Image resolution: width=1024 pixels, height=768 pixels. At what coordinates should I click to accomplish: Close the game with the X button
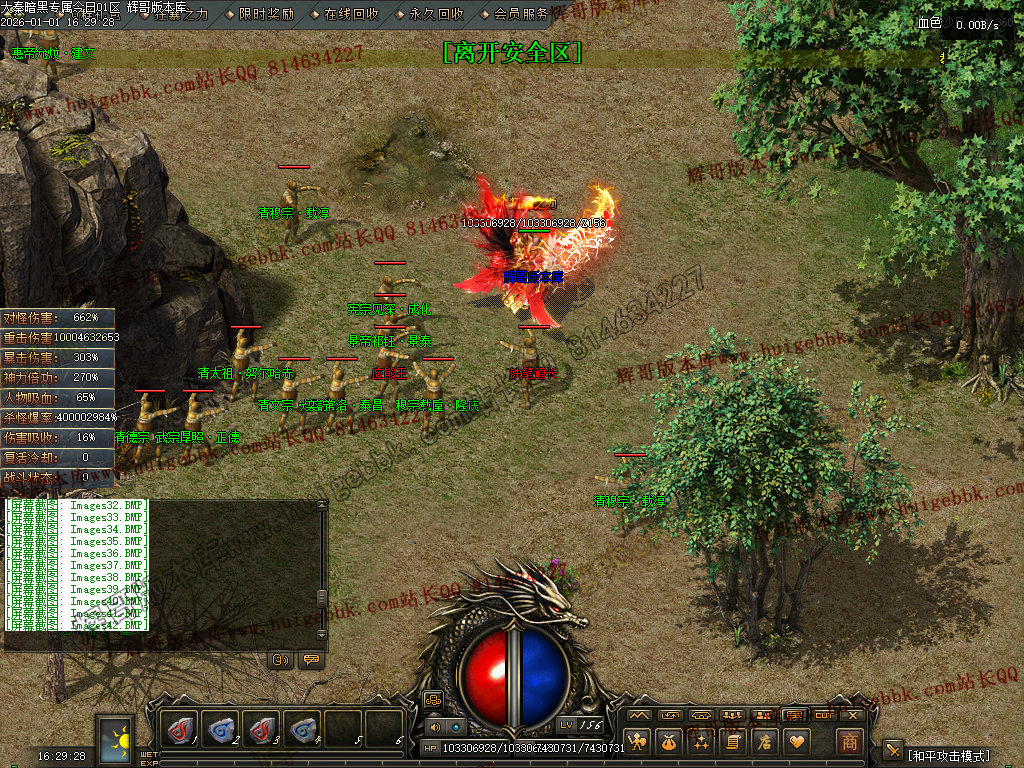(853, 715)
